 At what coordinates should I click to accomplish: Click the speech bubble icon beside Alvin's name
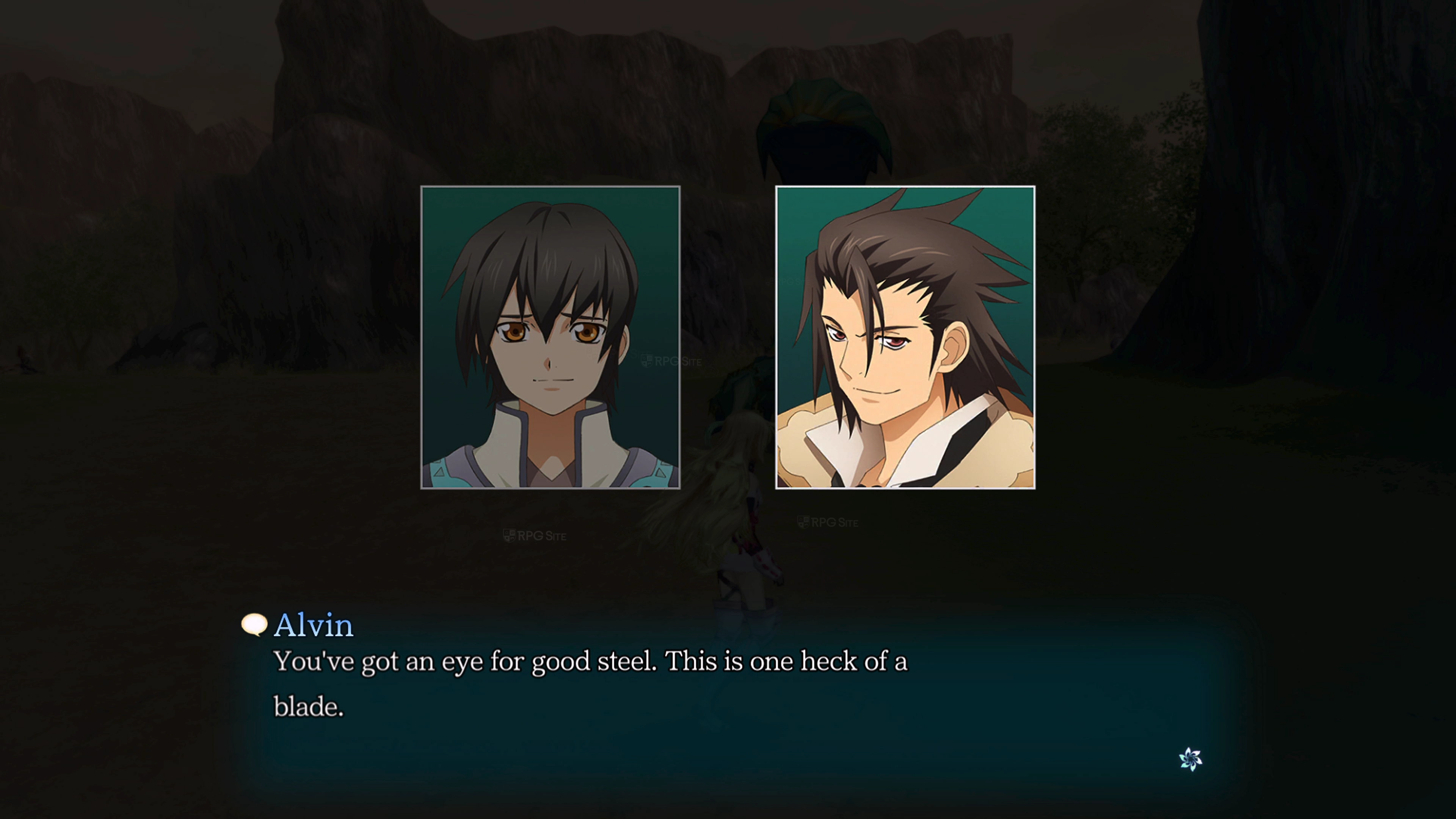(x=254, y=624)
